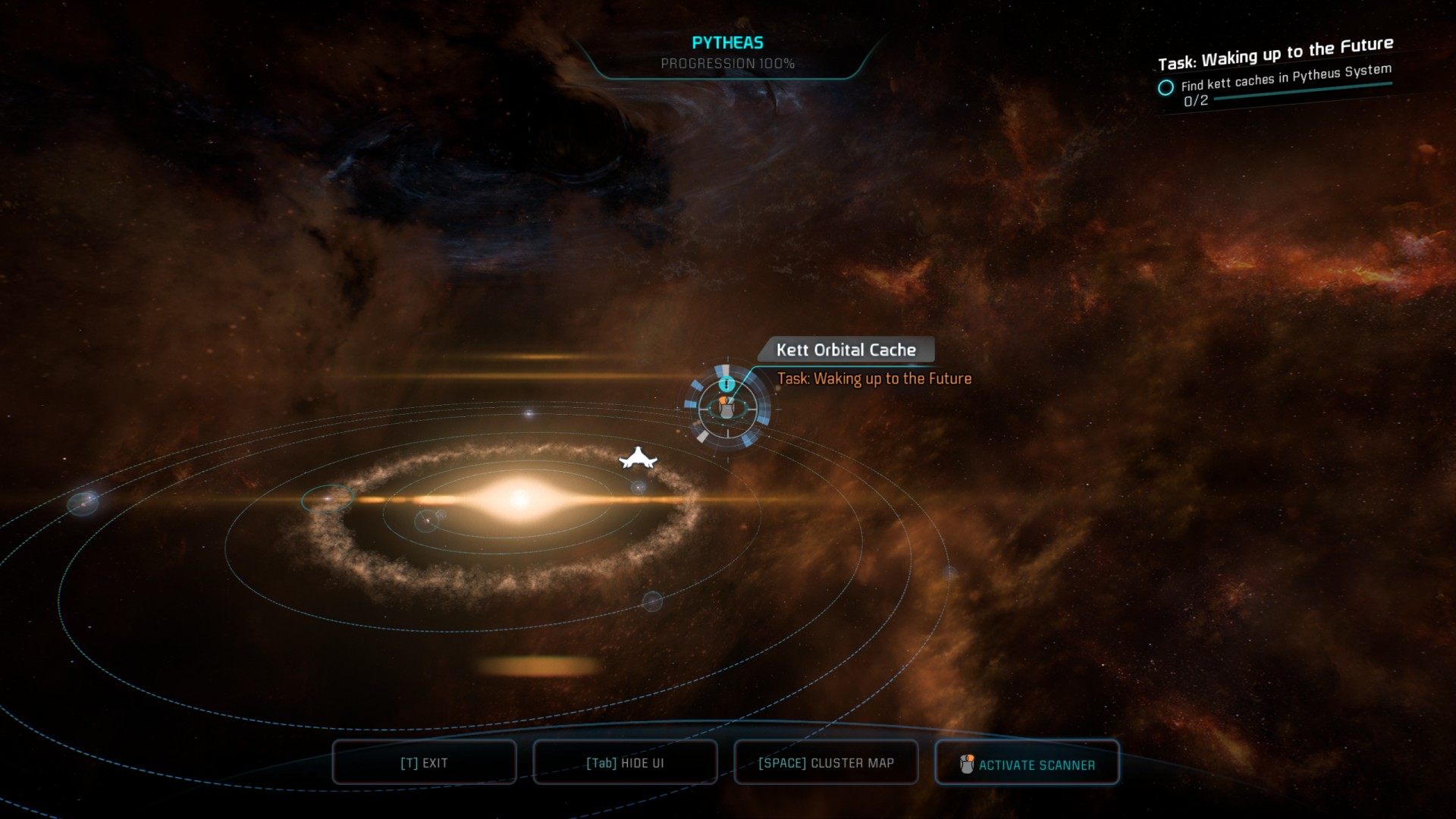The height and width of the screenshot is (819, 1456).
Task: Hide the interface using the HIDE UI button
Action: [625, 763]
